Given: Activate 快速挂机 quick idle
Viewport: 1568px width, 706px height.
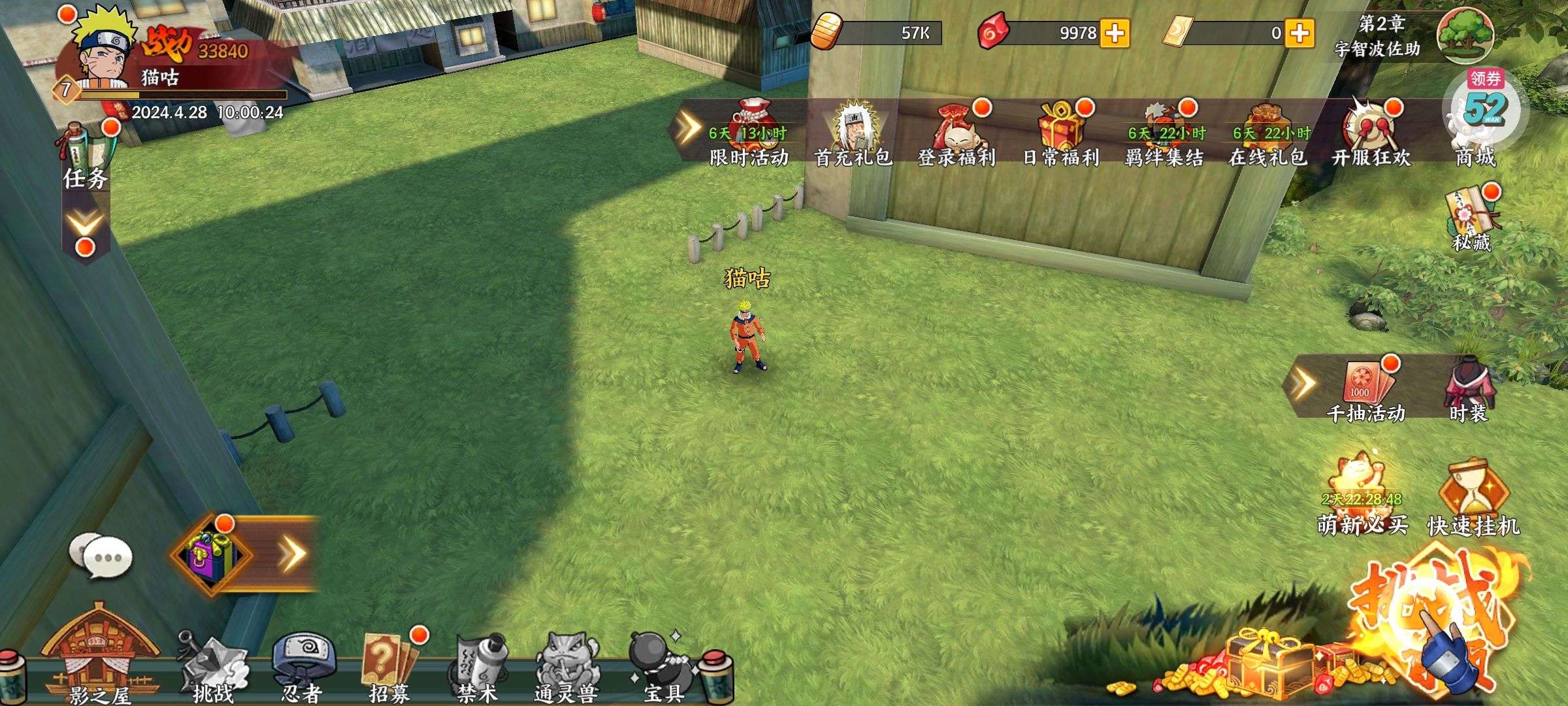Looking at the screenshot, I should (1474, 500).
